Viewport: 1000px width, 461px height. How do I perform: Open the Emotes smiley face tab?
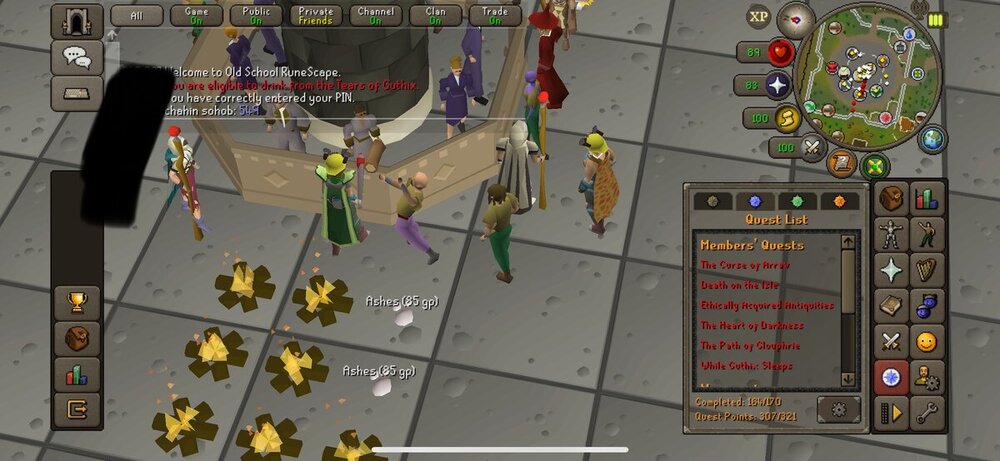(927, 342)
